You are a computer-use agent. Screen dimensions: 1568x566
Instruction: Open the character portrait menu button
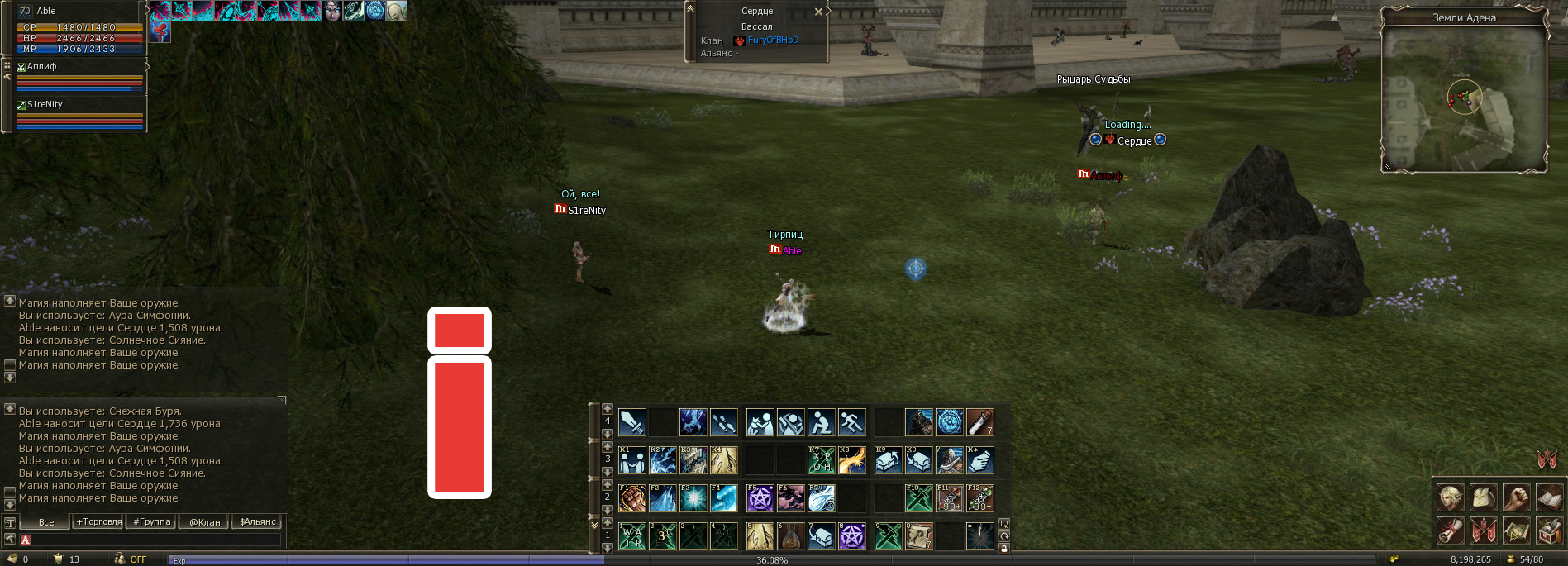1451,497
